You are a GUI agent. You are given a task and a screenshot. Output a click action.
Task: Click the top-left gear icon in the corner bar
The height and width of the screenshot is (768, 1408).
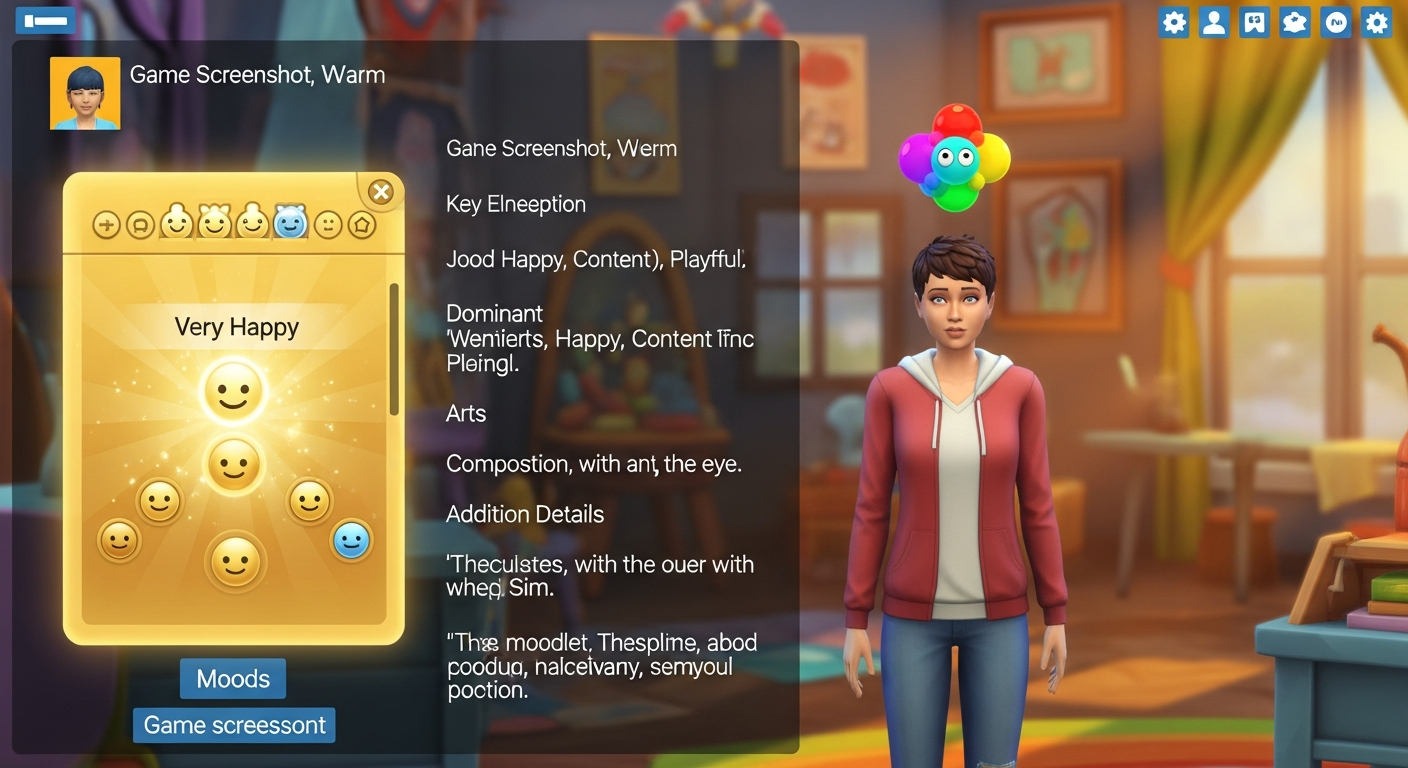pyautogui.click(x=1173, y=21)
